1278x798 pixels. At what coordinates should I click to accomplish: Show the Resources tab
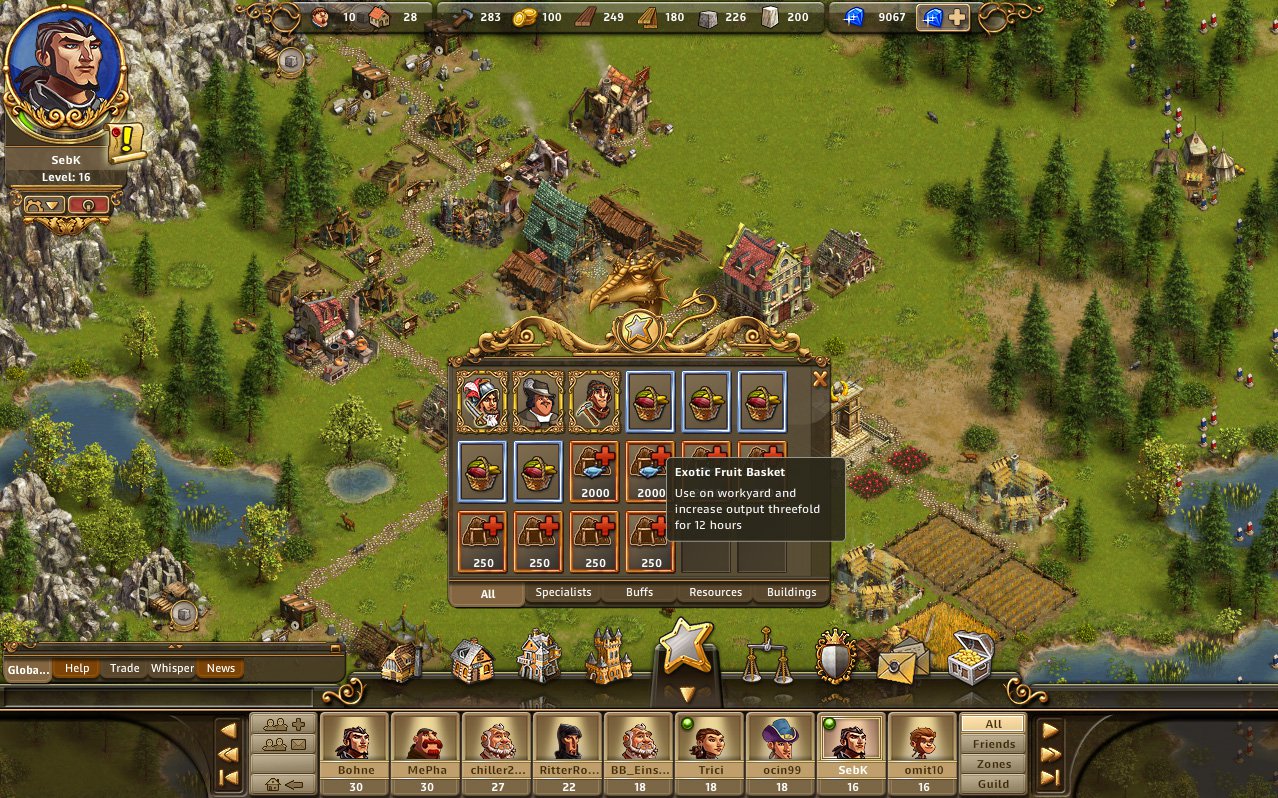[715, 592]
